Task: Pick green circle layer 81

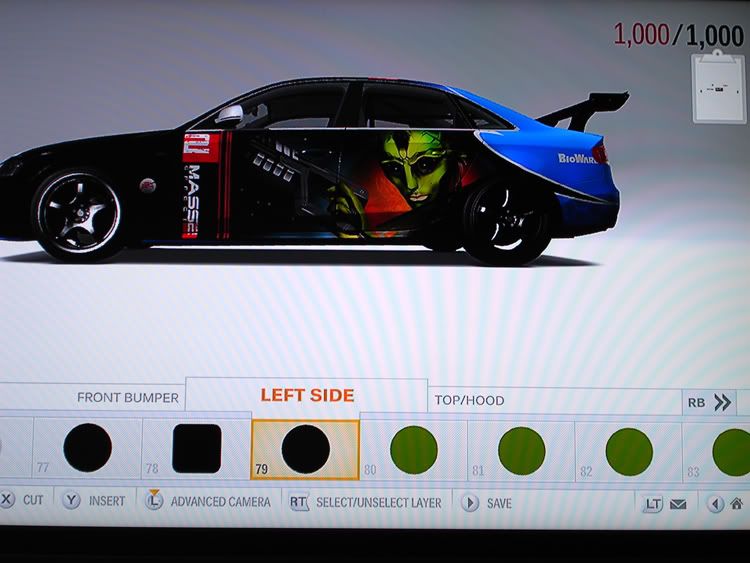Action: coord(521,450)
